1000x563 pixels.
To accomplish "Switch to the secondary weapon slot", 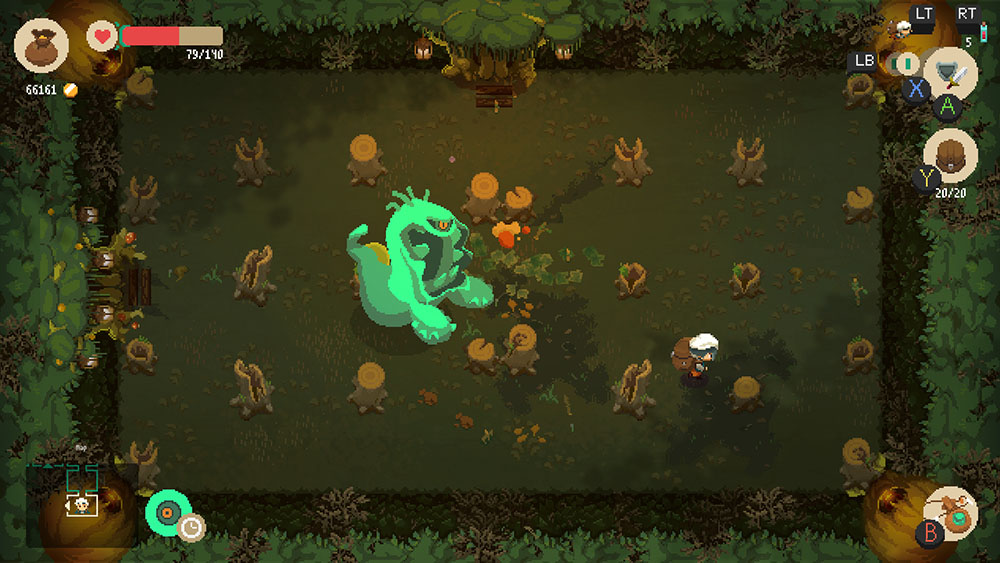I will tap(906, 64).
